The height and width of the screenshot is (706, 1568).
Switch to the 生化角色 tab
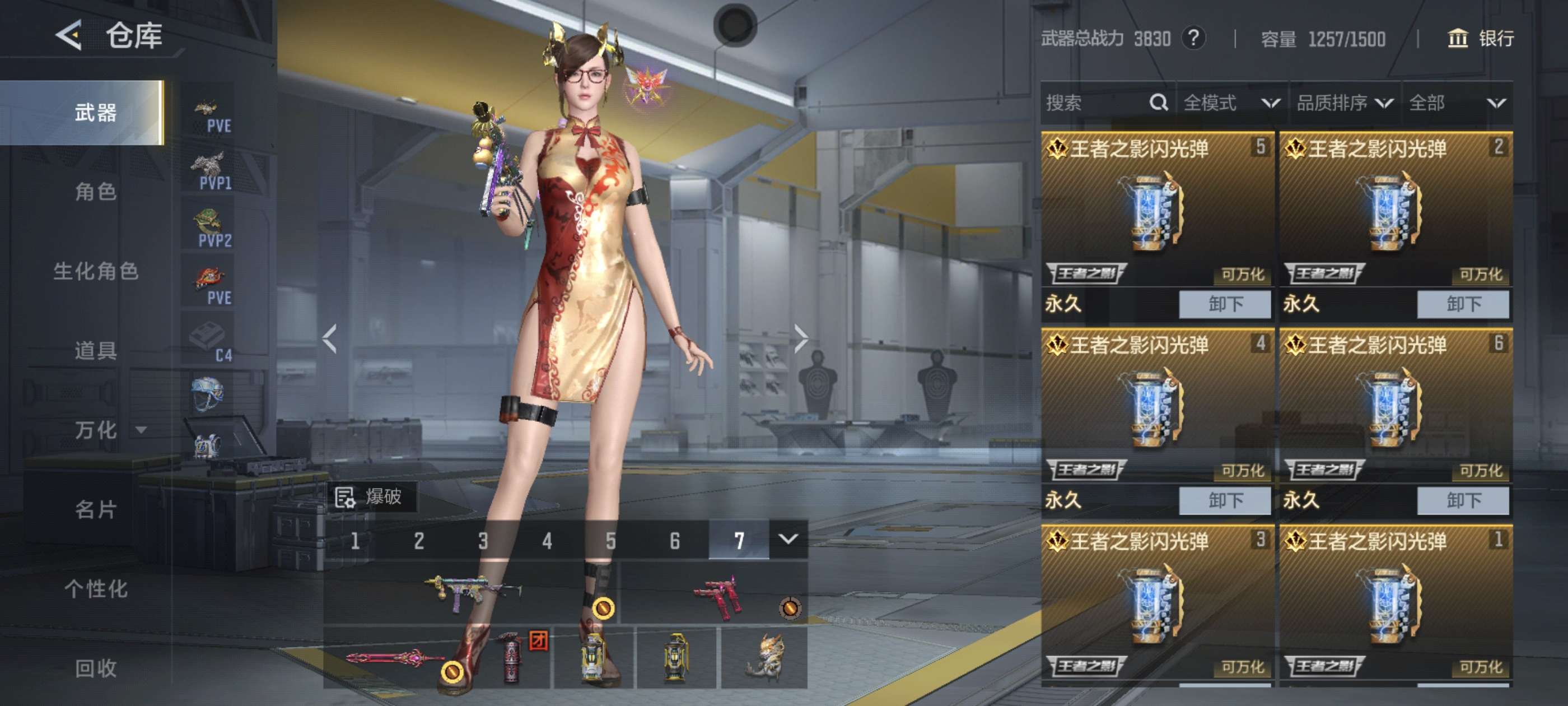(x=95, y=271)
